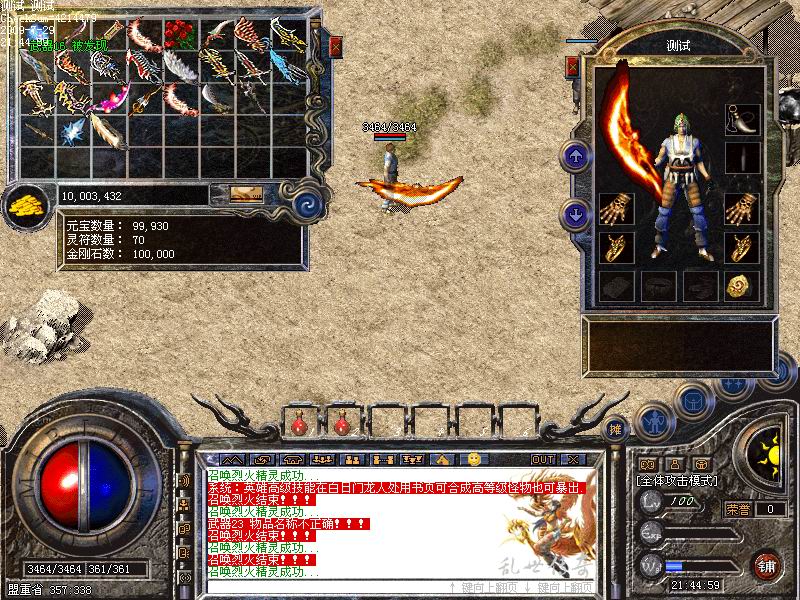
Task: Close the character equipment panel
Action: click(573, 66)
